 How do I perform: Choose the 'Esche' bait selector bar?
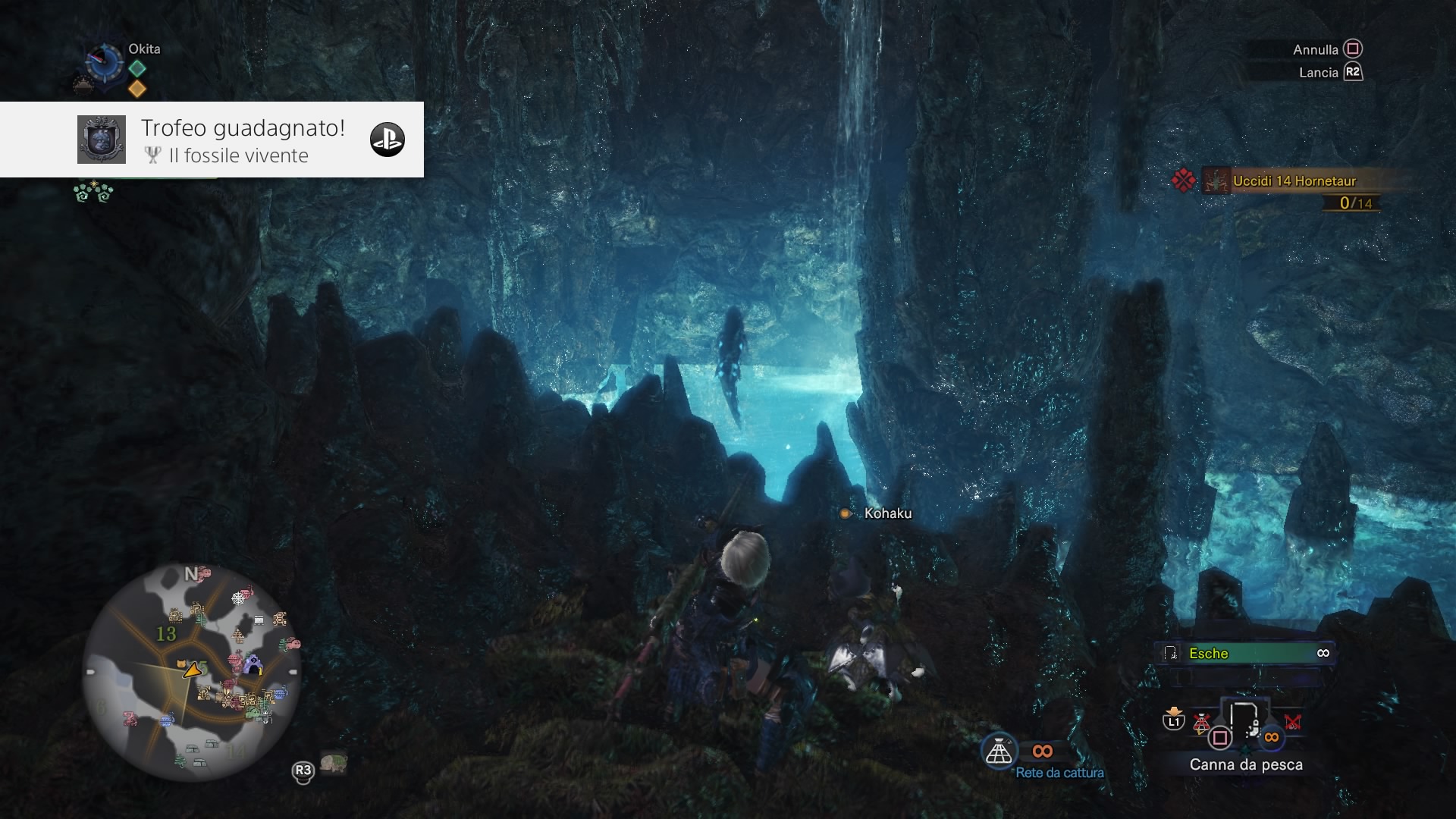(x=1247, y=653)
